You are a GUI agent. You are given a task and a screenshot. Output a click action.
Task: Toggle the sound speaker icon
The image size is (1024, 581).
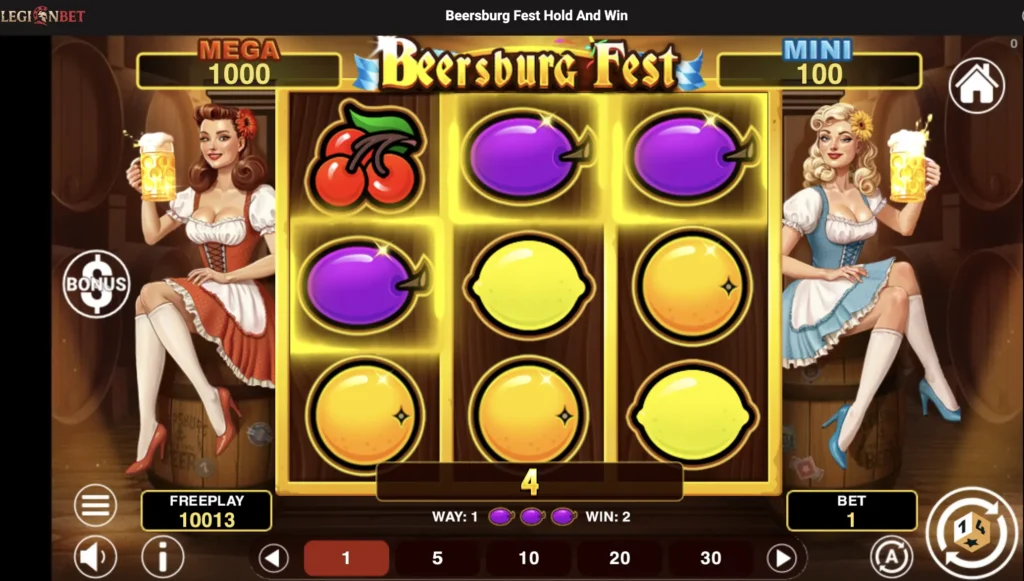(96, 556)
